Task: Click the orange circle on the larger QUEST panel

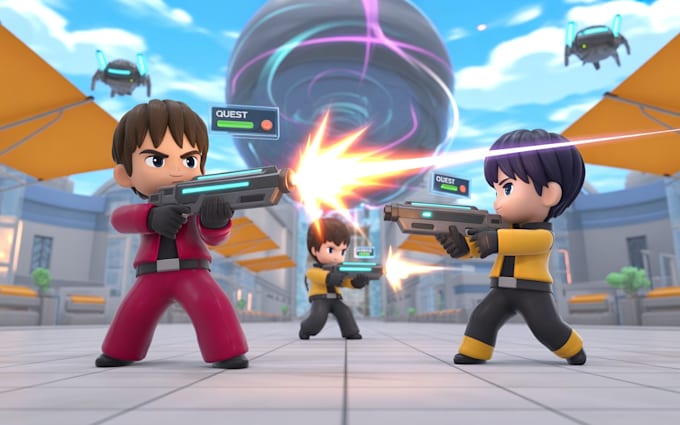Action: coord(266,125)
